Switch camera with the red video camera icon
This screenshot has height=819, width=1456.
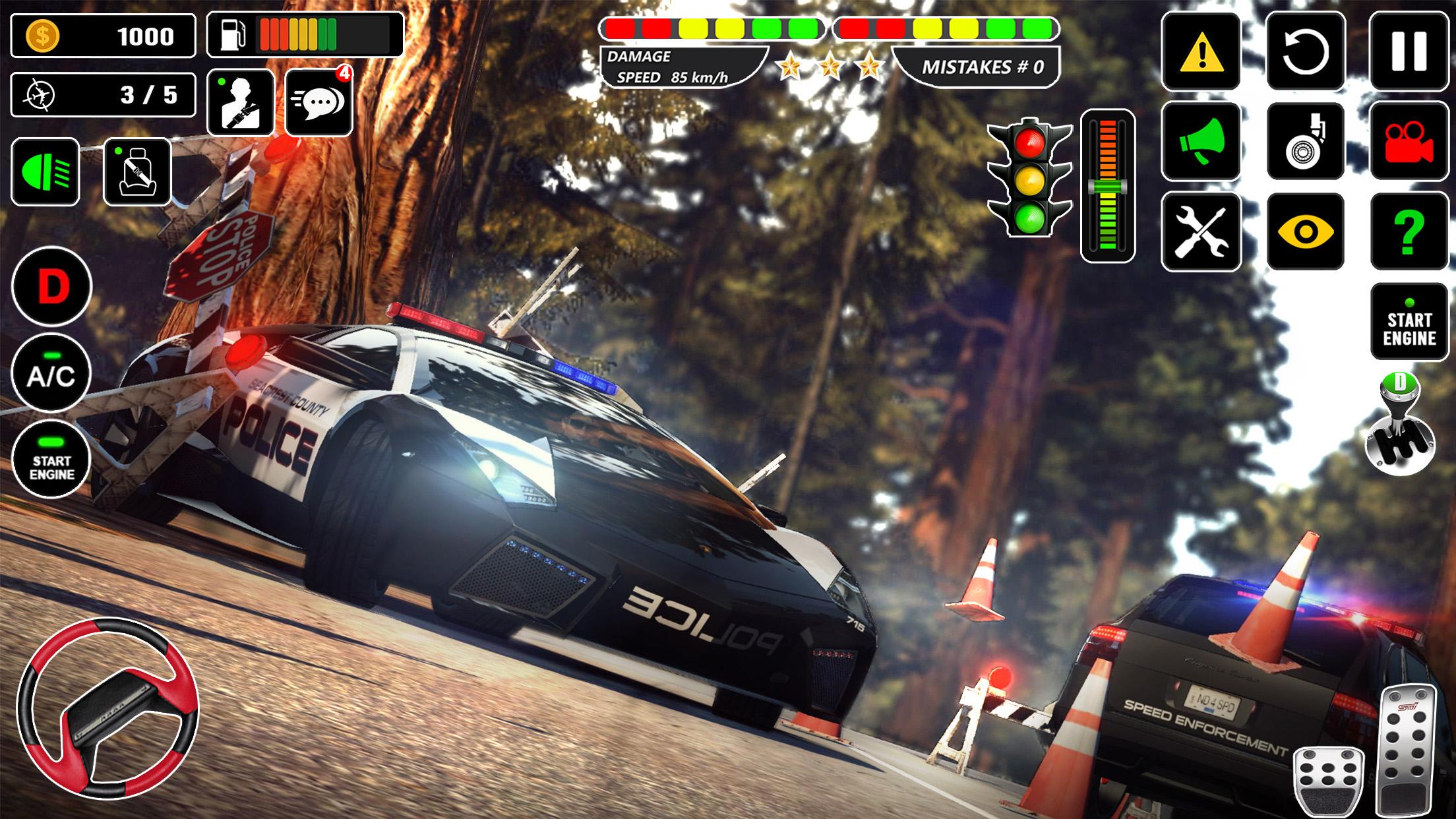(1409, 141)
